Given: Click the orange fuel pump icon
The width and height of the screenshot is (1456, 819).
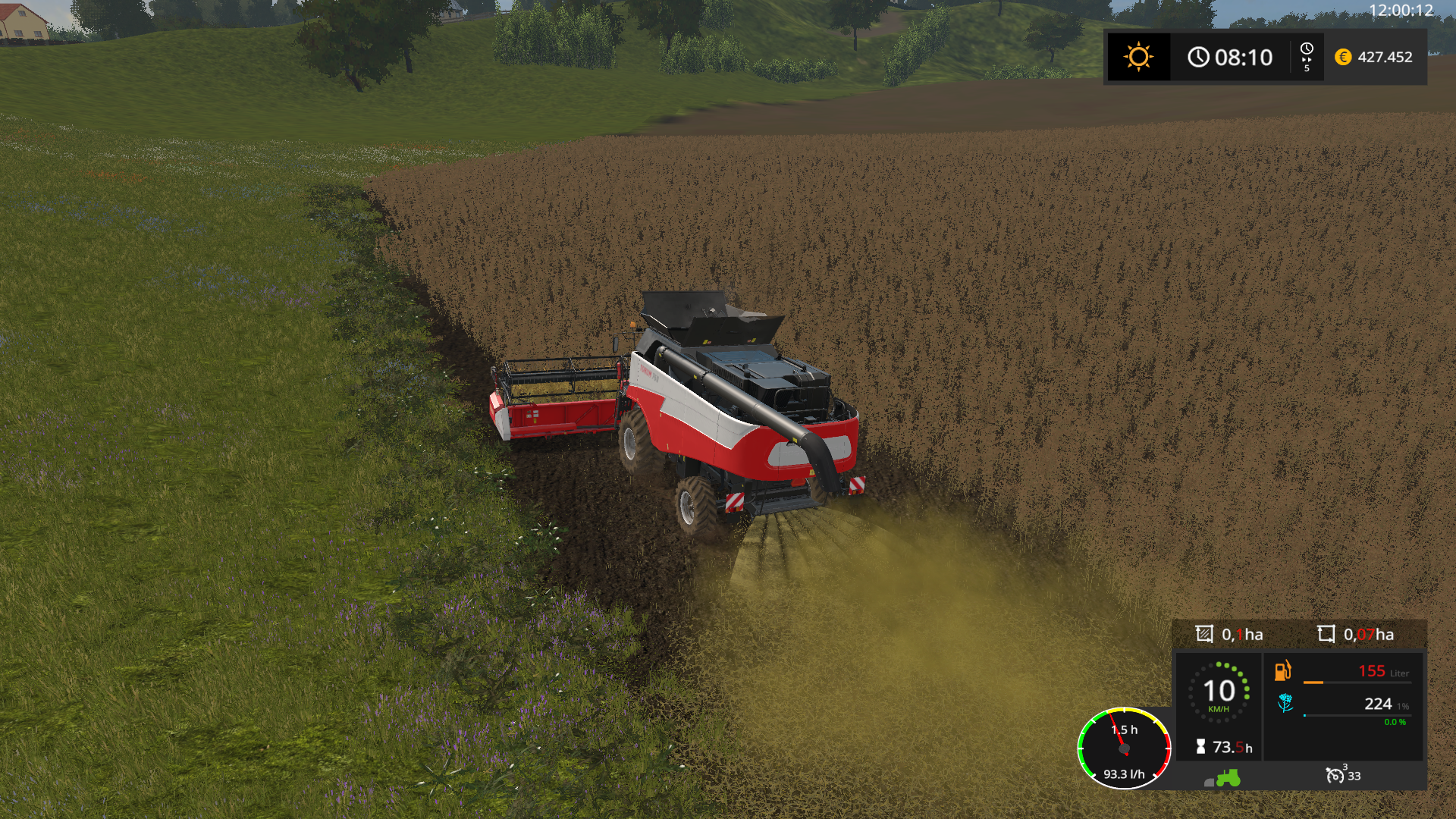Looking at the screenshot, I should pos(1283,670).
